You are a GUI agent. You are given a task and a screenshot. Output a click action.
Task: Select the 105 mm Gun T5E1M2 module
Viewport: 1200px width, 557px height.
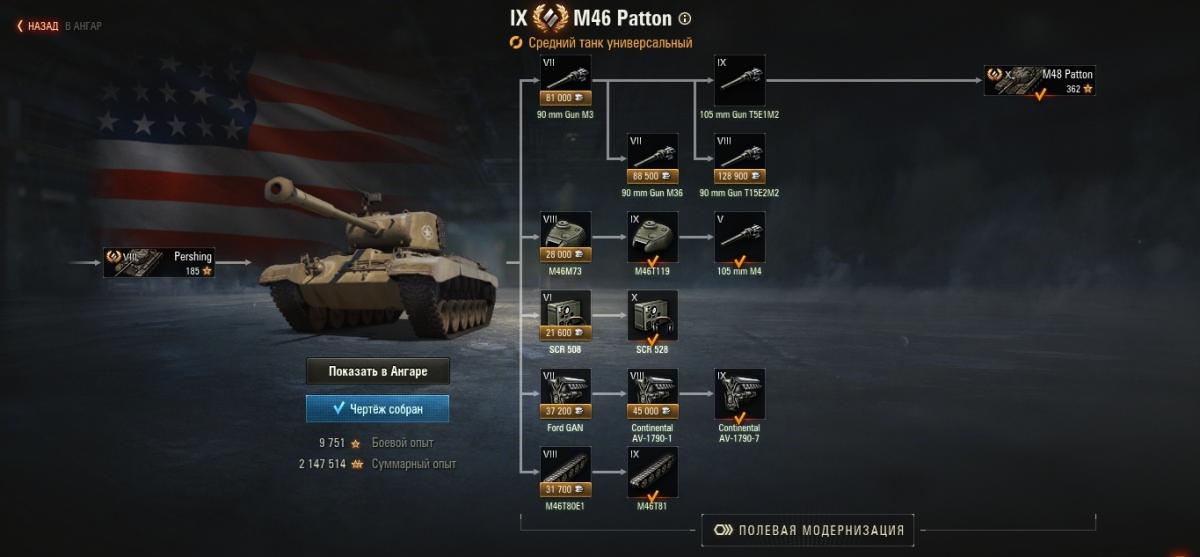tap(740, 80)
